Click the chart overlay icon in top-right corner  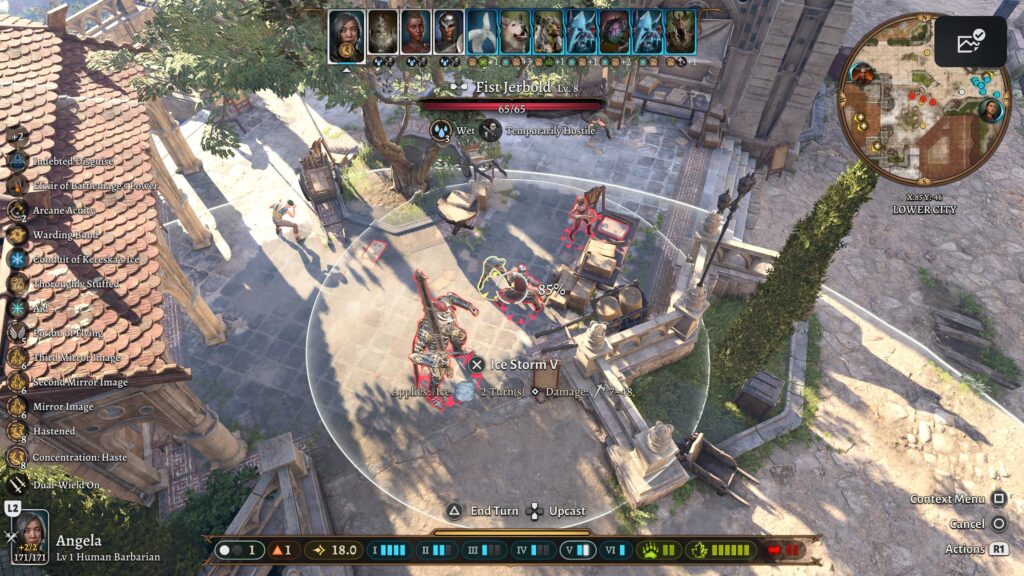click(970, 41)
